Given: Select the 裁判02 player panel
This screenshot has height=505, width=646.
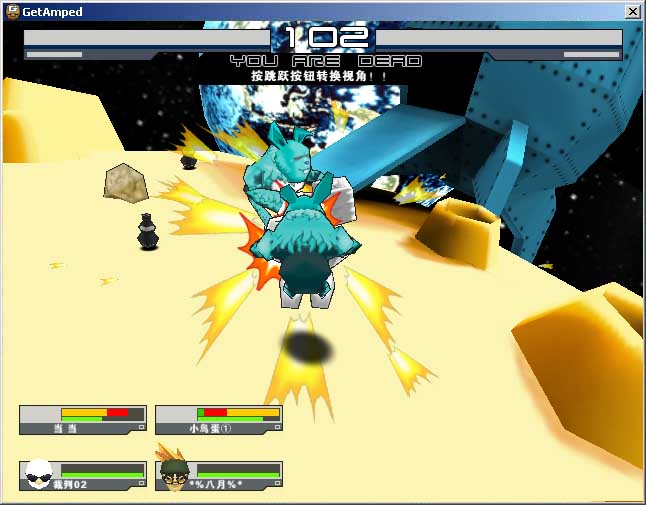Looking at the screenshot, I should tap(83, 476).
